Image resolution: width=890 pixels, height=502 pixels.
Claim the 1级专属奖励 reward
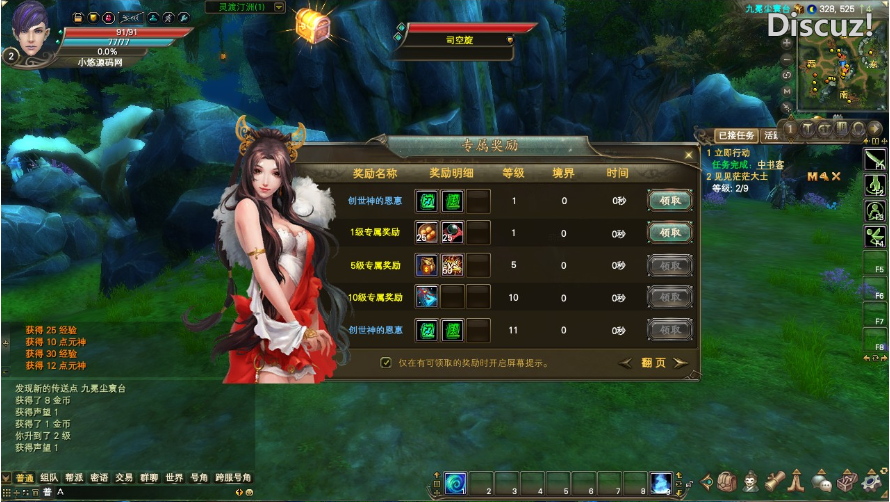(669, 233)
